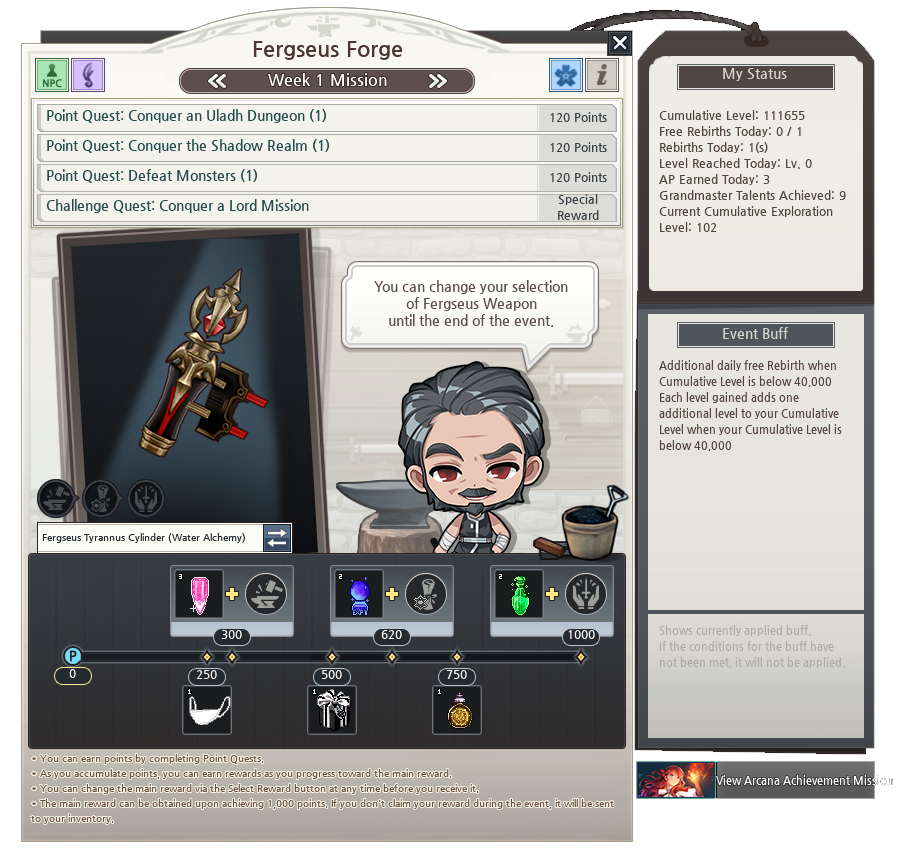
Task: Click the green NPC icon button
Action: click(x=52, y=75)
